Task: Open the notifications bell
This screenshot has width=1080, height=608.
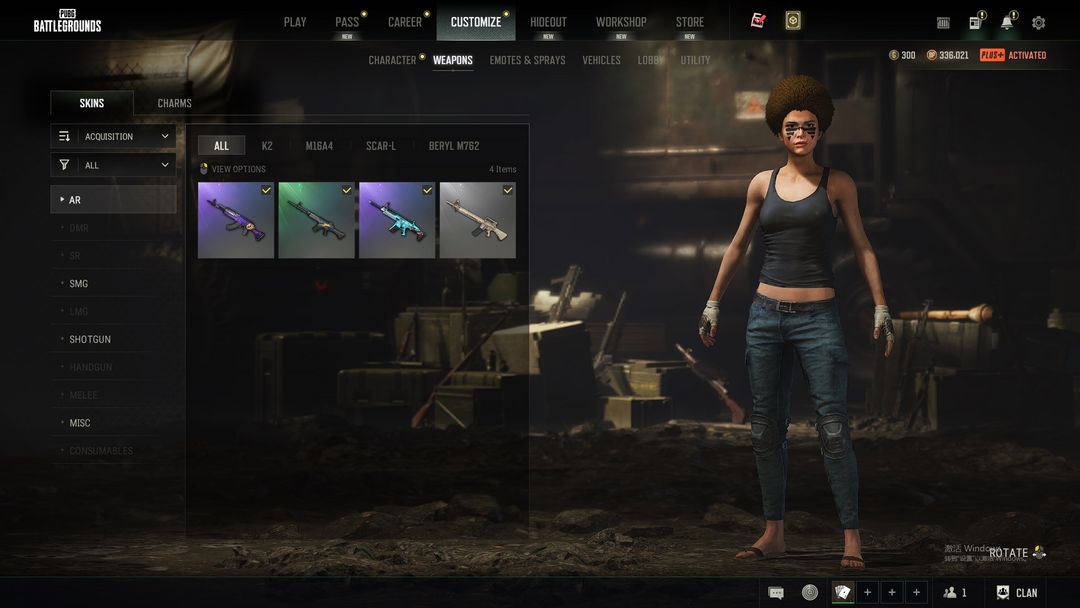Action: click(1006, 23)
